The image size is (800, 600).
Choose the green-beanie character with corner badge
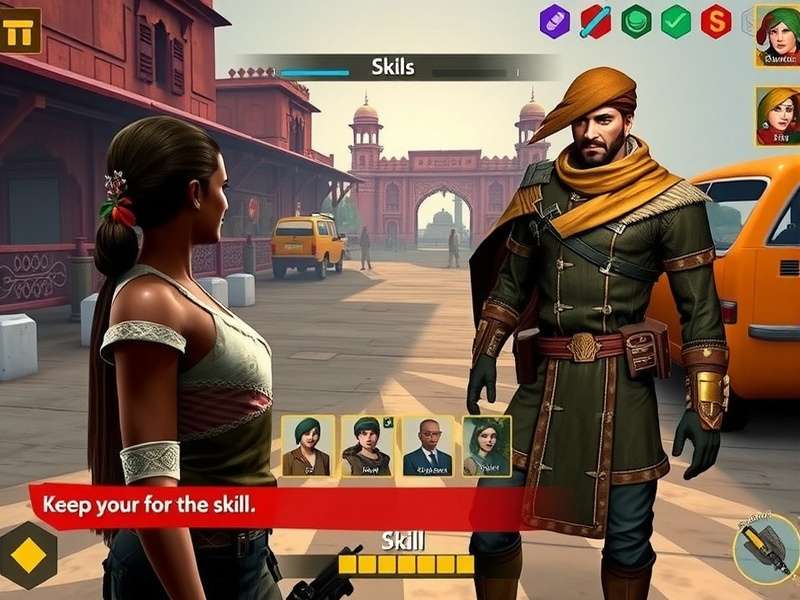(367, 446)
